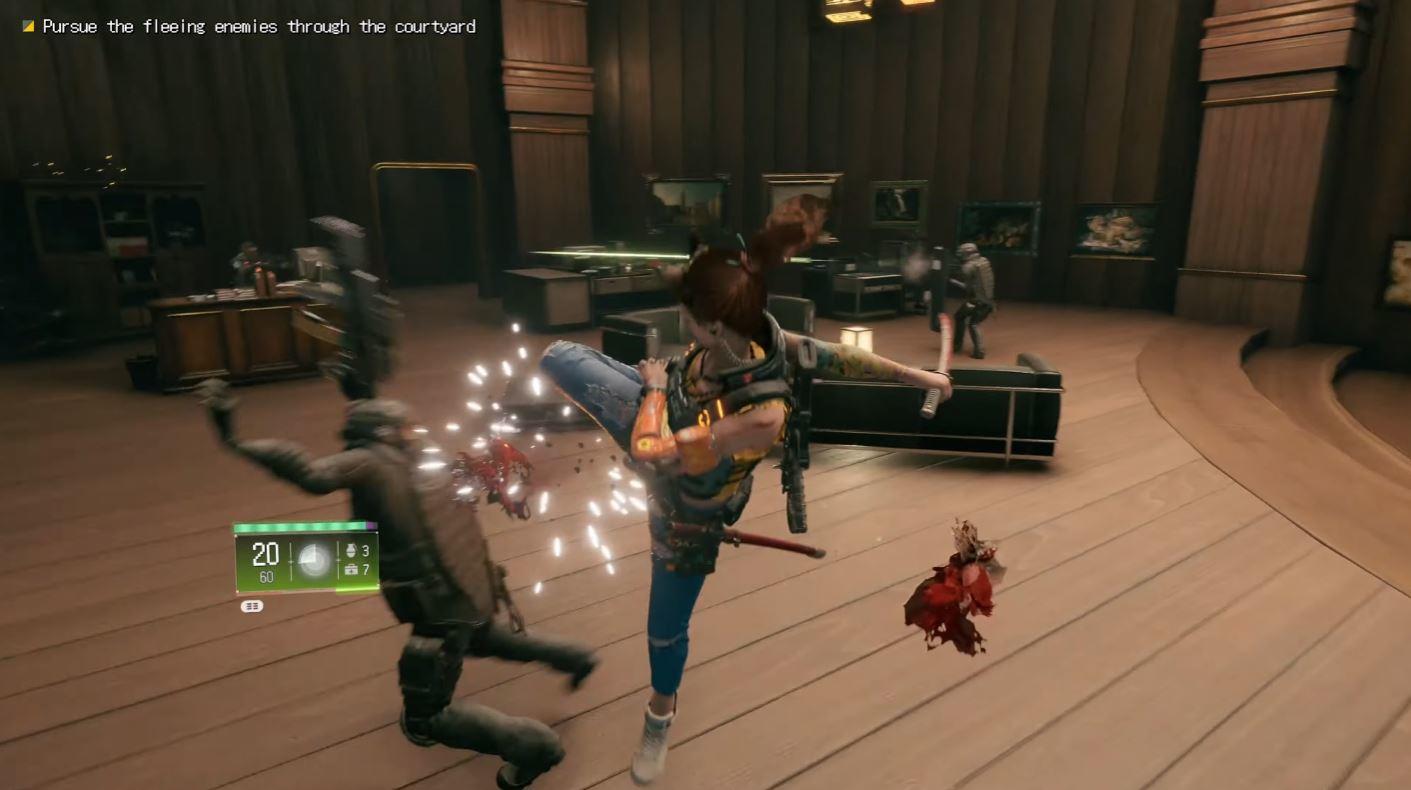1411x790 pixels.
Task: Click the purple adrenaline segment of the health bar
Action: (371, 525)
